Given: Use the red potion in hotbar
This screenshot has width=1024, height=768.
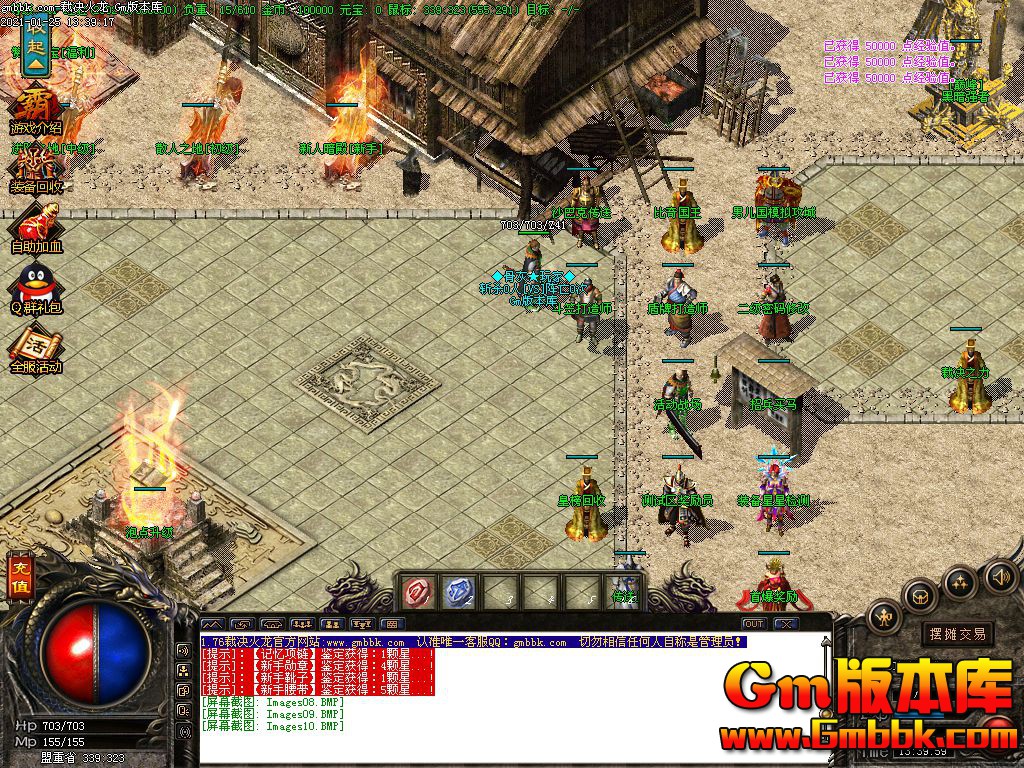Looking at the screenshot, I should [416, 592].
